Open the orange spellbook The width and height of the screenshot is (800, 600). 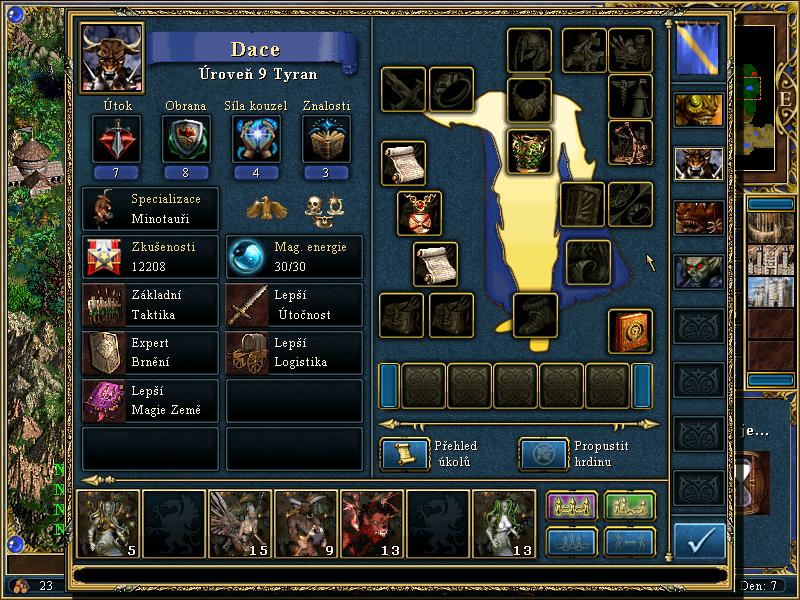pos(630,331)
